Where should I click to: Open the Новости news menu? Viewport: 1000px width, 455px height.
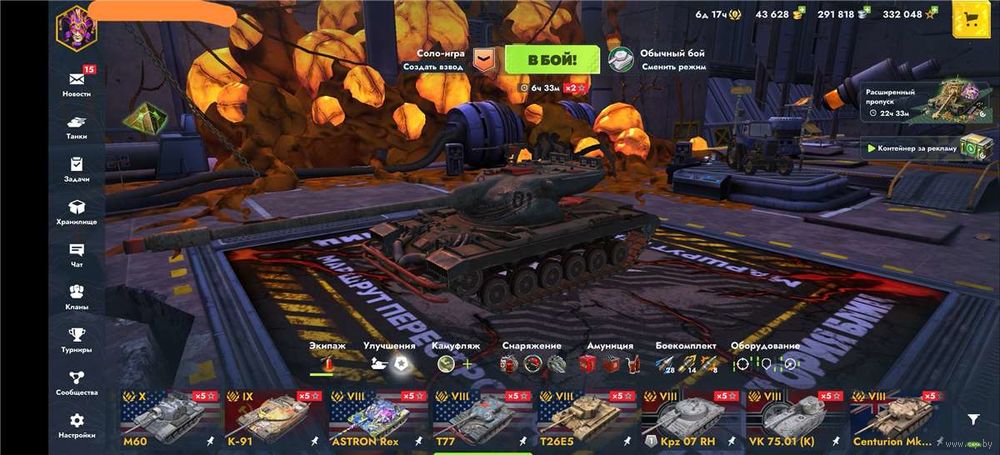(76, 82)
